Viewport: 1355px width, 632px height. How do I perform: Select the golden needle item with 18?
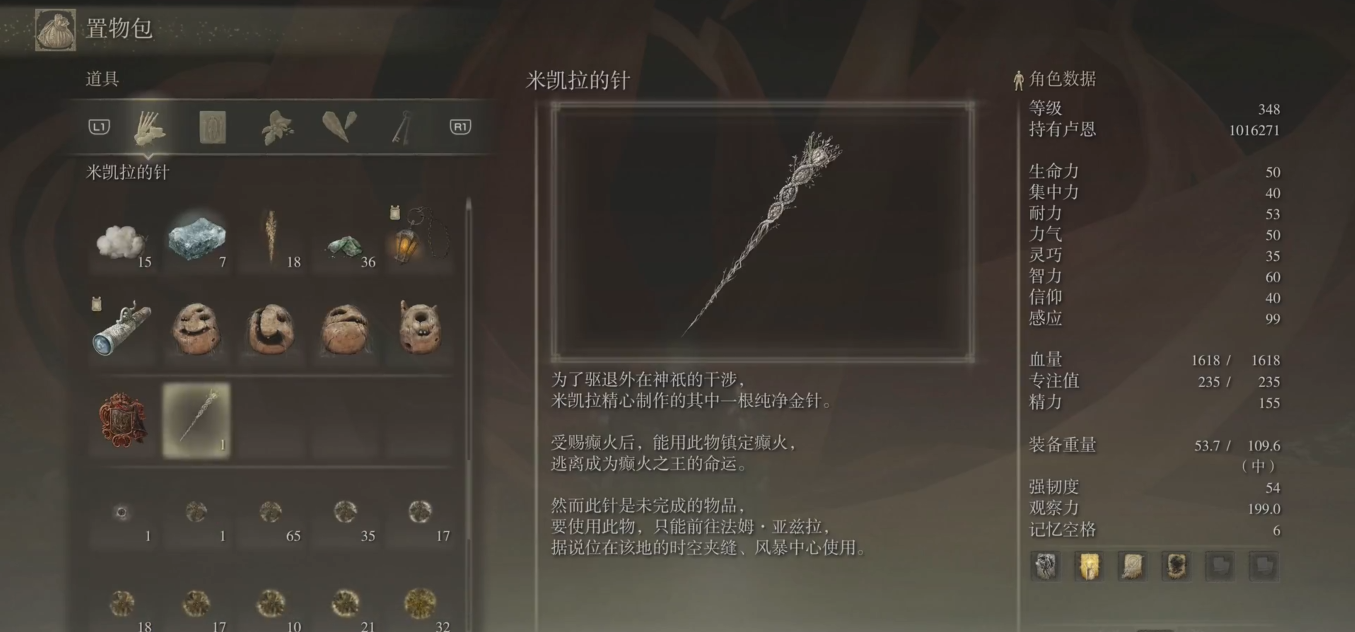tap(271, 241)
